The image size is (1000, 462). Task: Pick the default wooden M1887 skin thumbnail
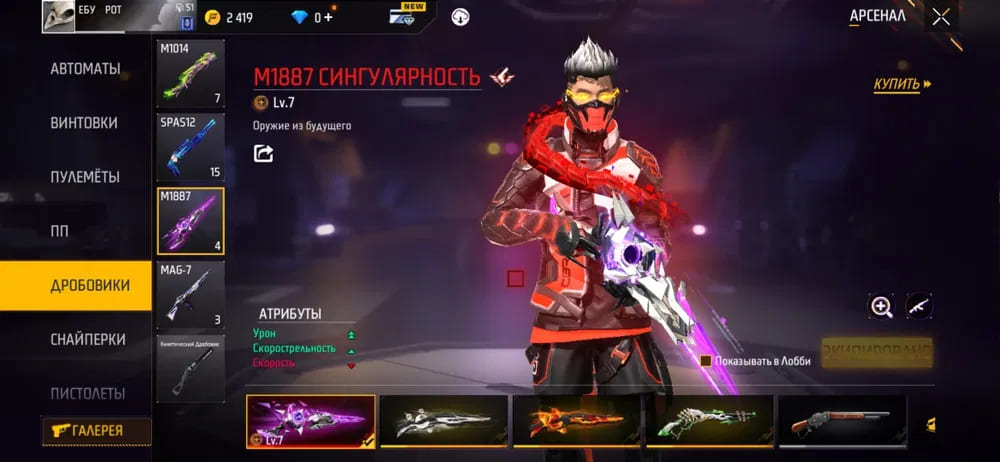pos(841,420)
